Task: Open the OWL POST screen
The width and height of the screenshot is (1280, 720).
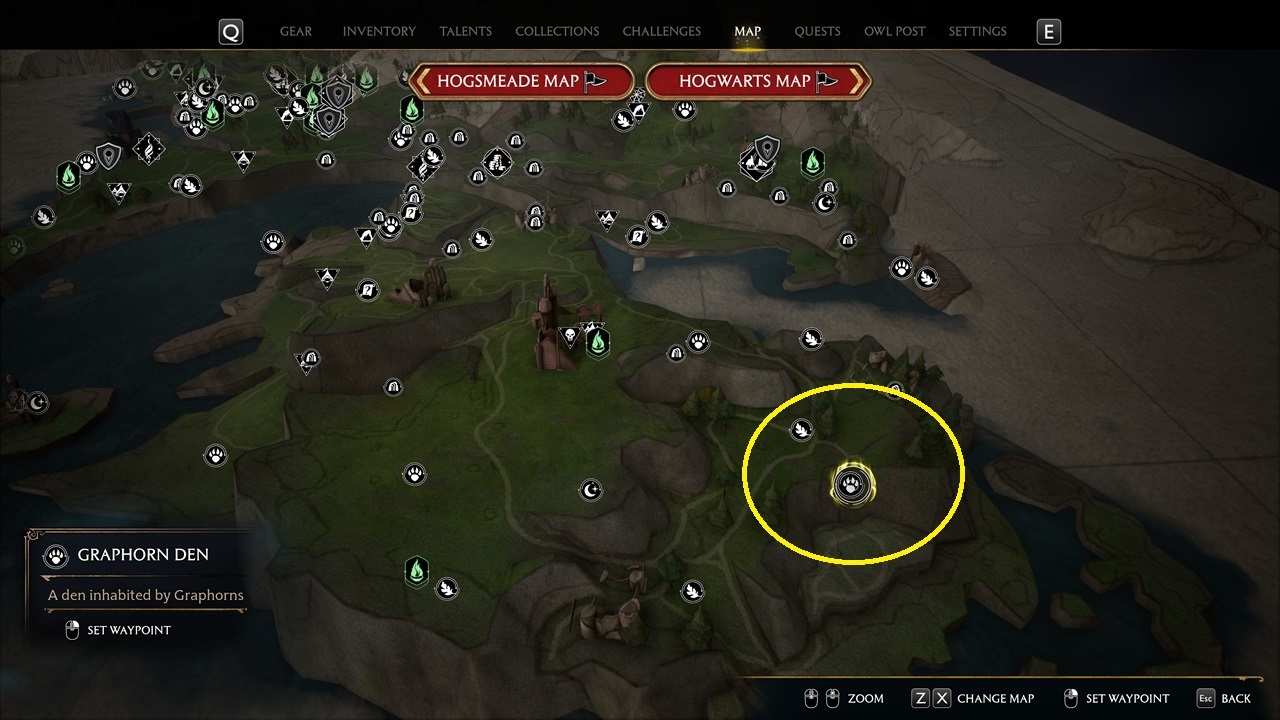Action: (895, 31)
